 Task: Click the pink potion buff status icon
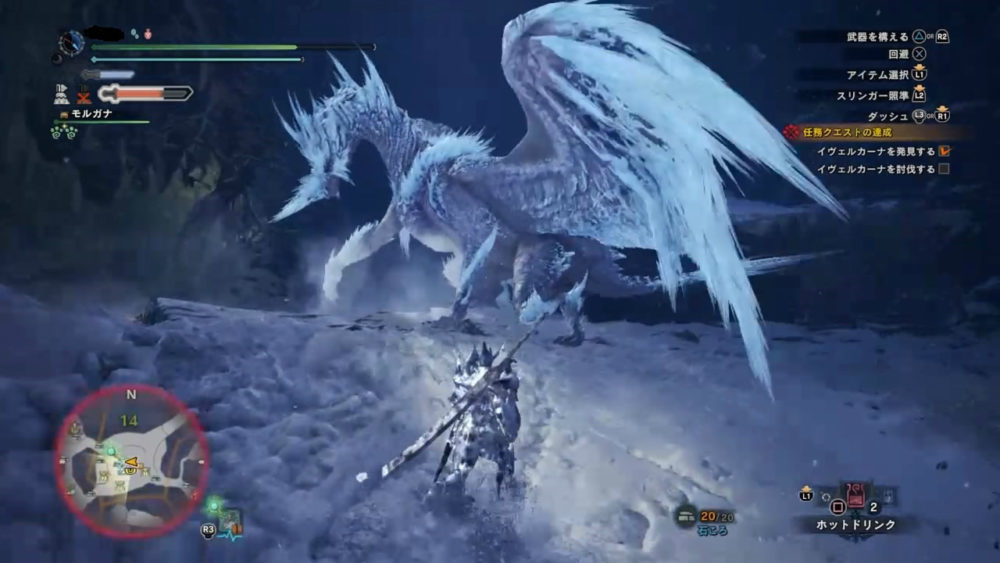click(x=148, y=34)
